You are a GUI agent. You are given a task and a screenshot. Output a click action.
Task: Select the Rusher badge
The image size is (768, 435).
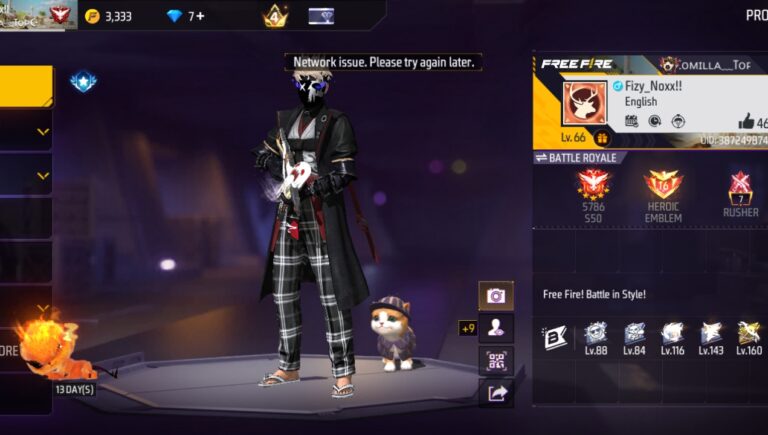(740, 187)
